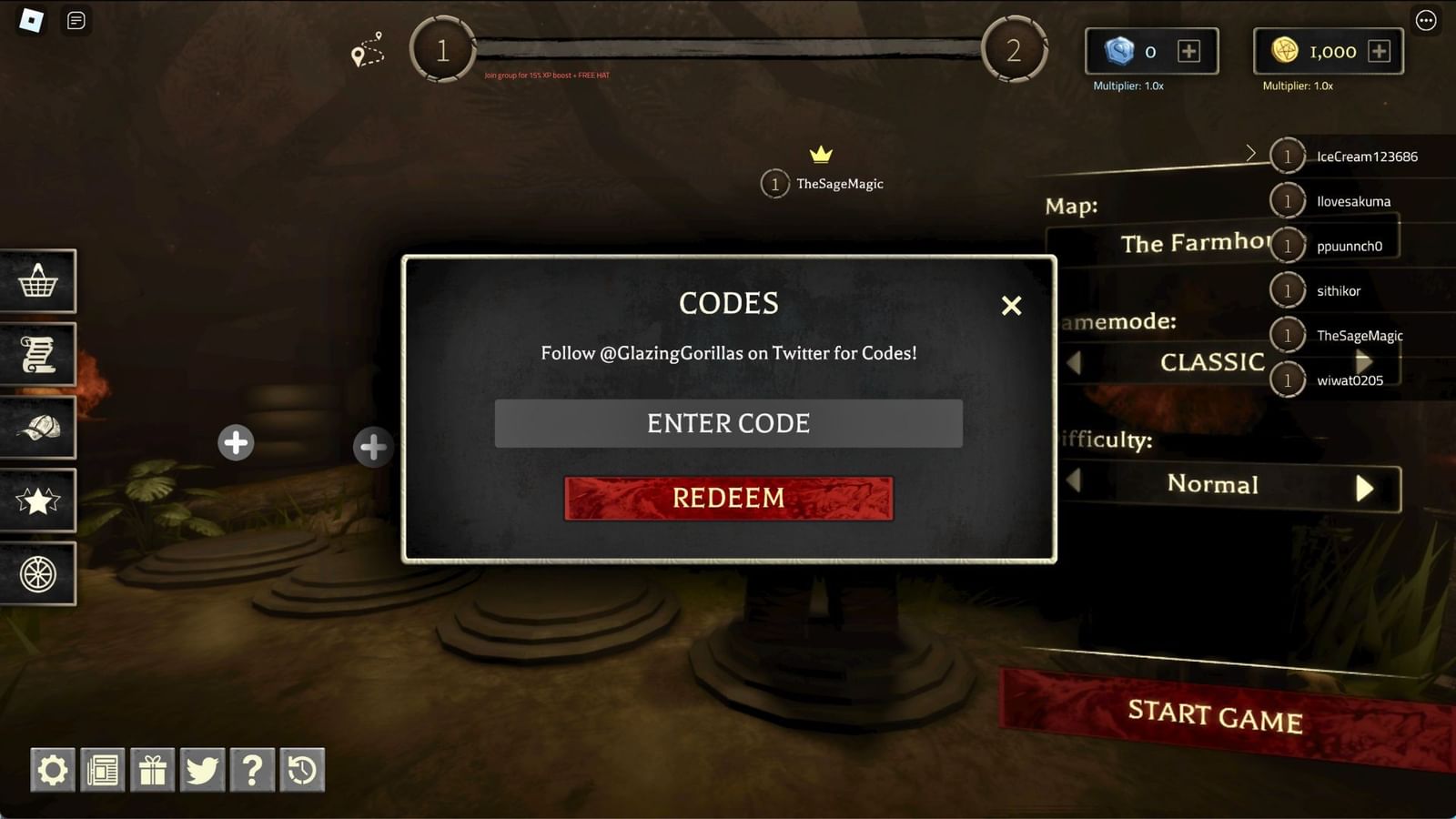Select the left arrow for Gamemode CLASSIC
Image resolution: width=1456 pixels, height=819 pixels.
(1074, 363)
